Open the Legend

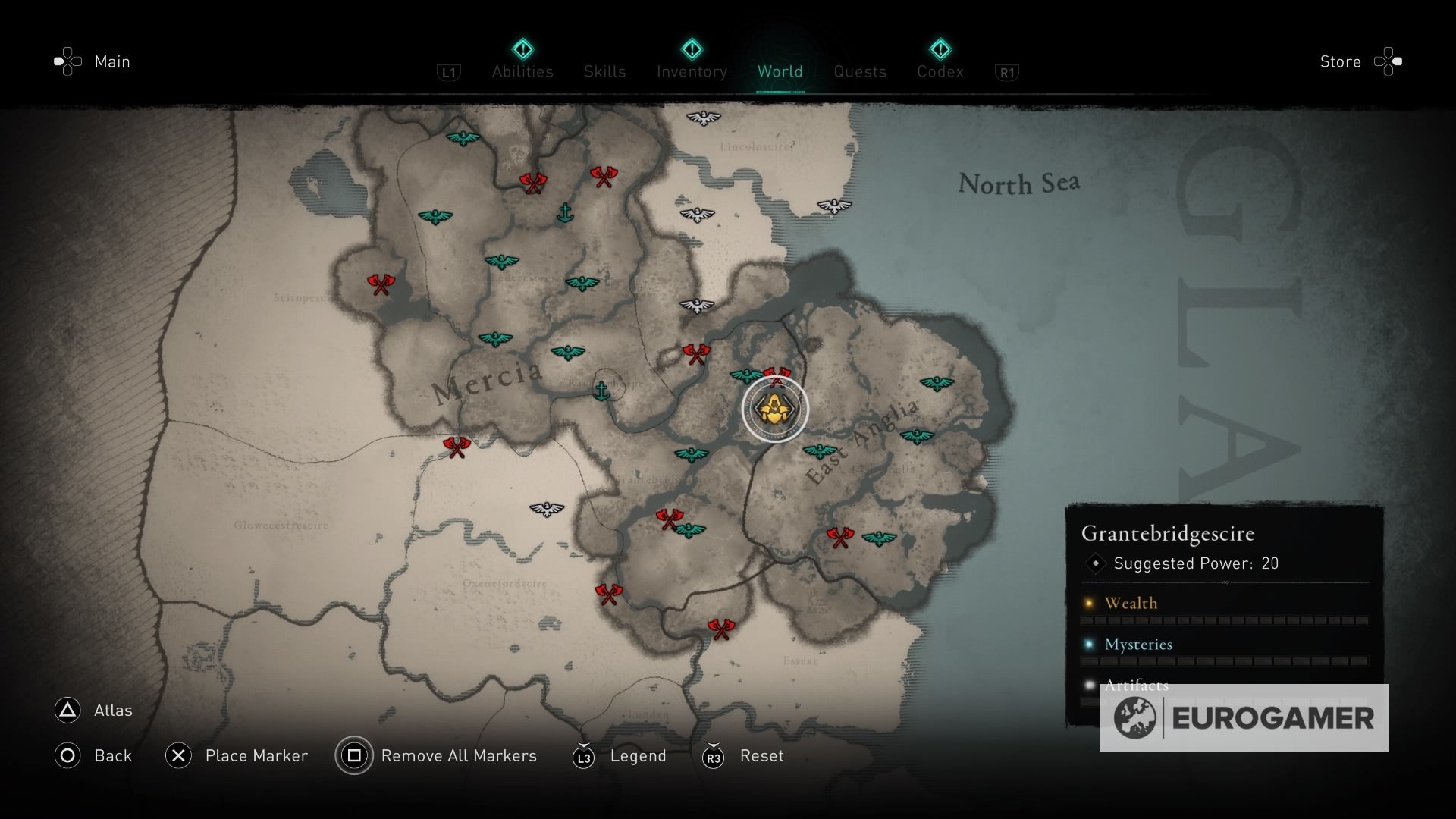pyautogui.click(x=638, y=755)
